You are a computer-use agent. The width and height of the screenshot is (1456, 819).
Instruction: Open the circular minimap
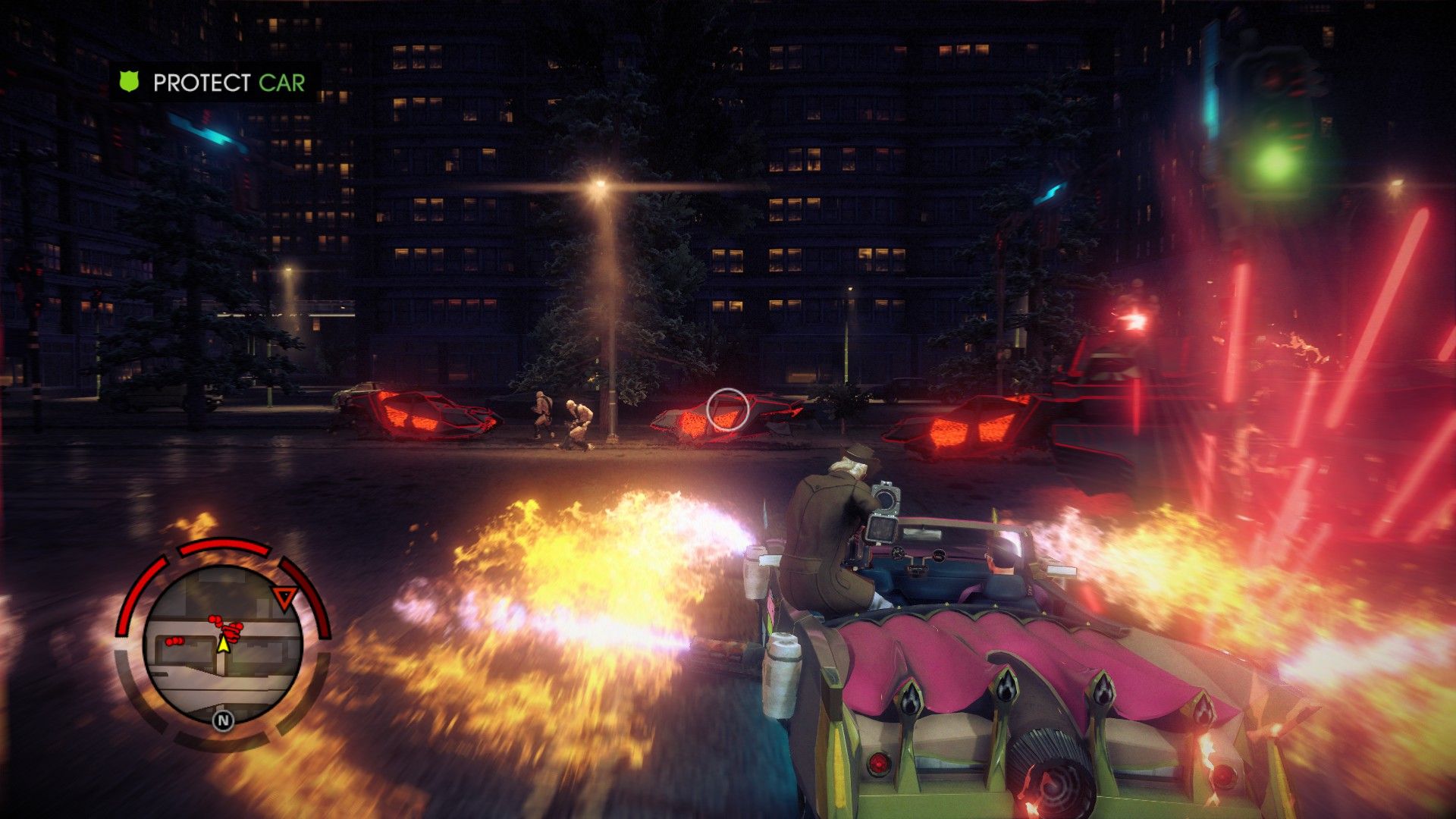[223, 645]
